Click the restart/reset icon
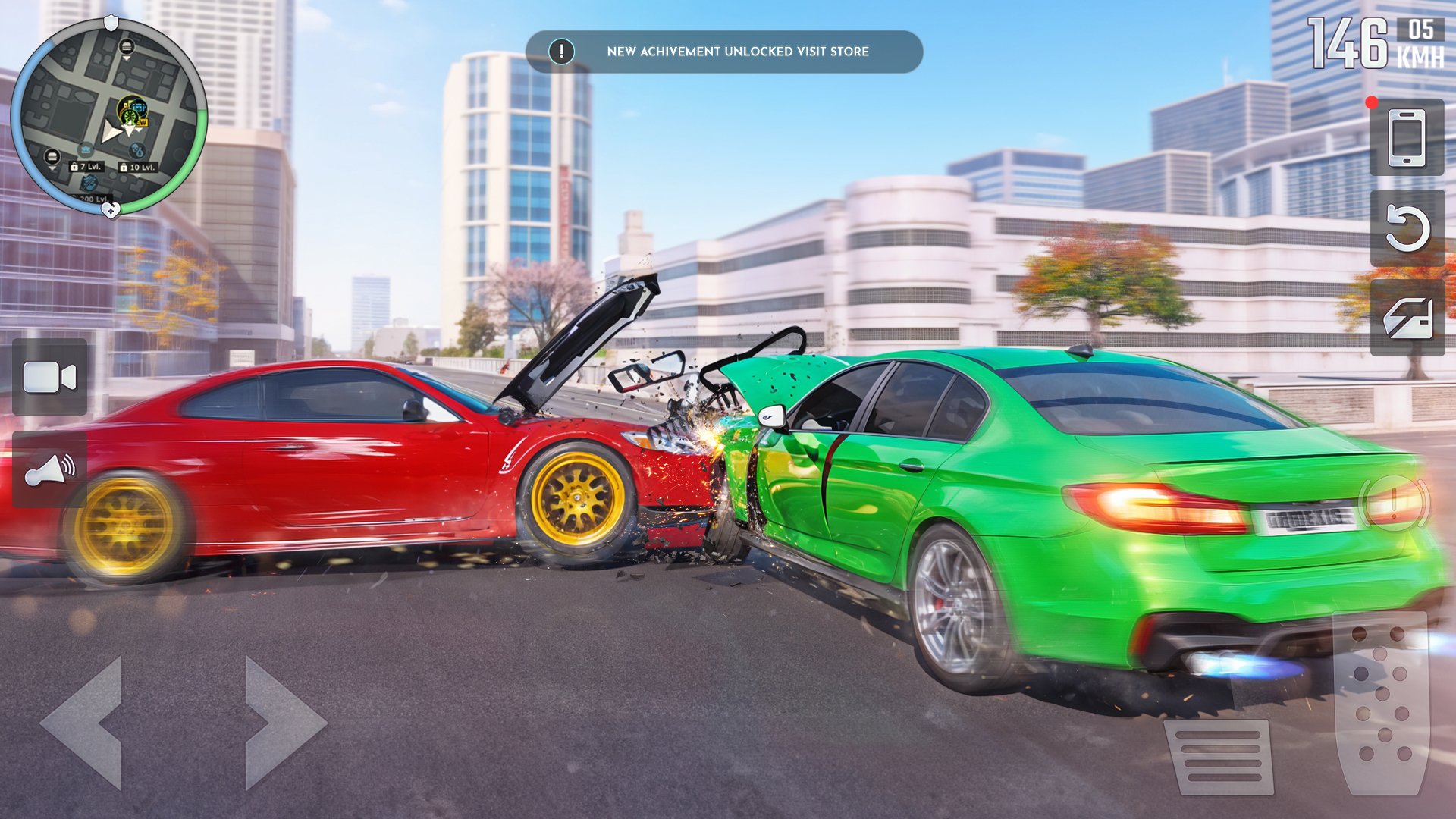Viewport: 1456px width, 819px height. [x=1407, y=229]
